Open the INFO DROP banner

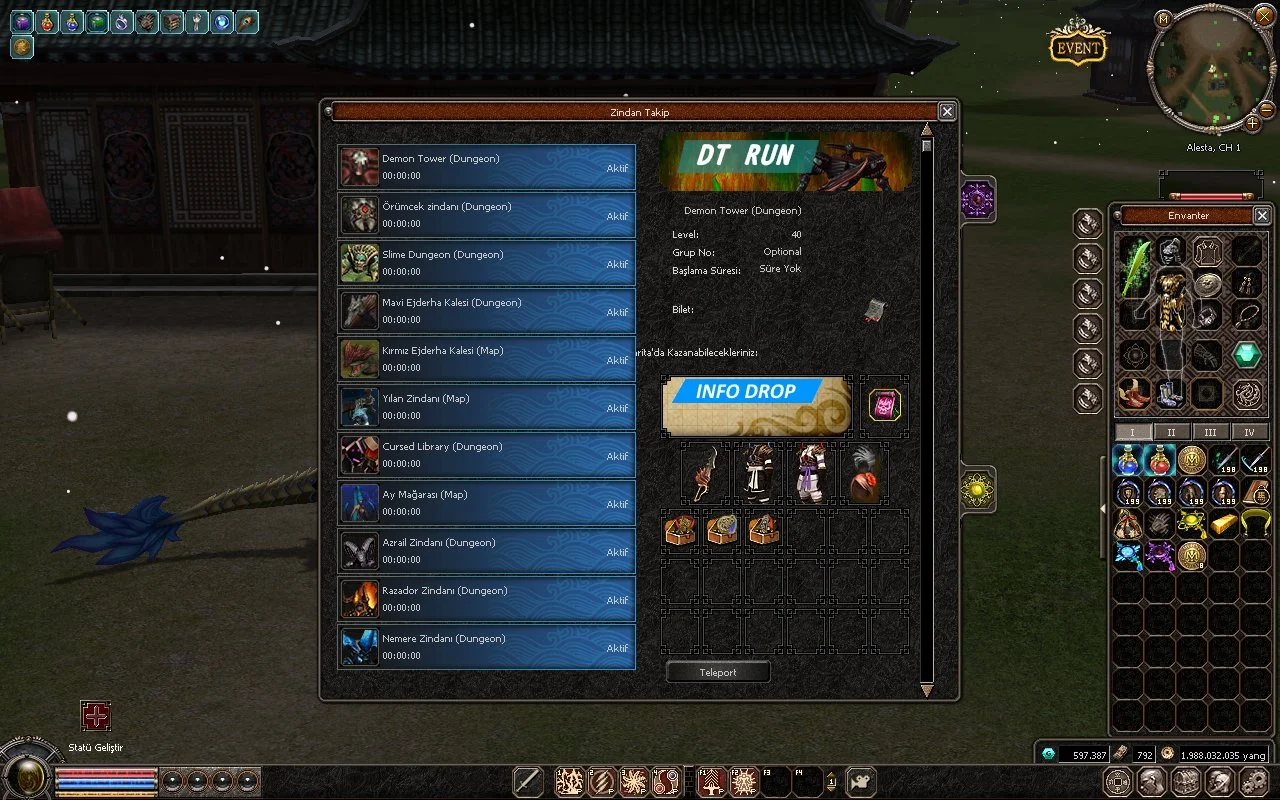coord(756,404)
